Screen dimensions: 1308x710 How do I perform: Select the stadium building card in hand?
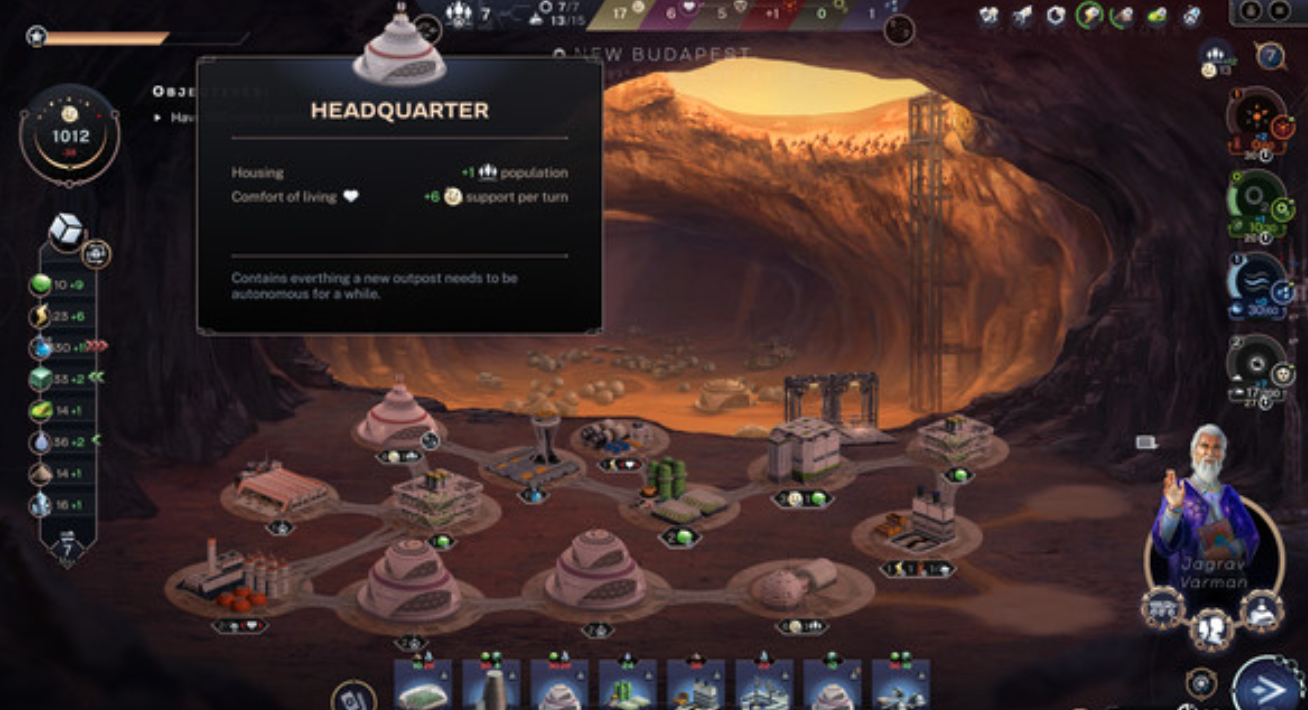click(421, 685)
